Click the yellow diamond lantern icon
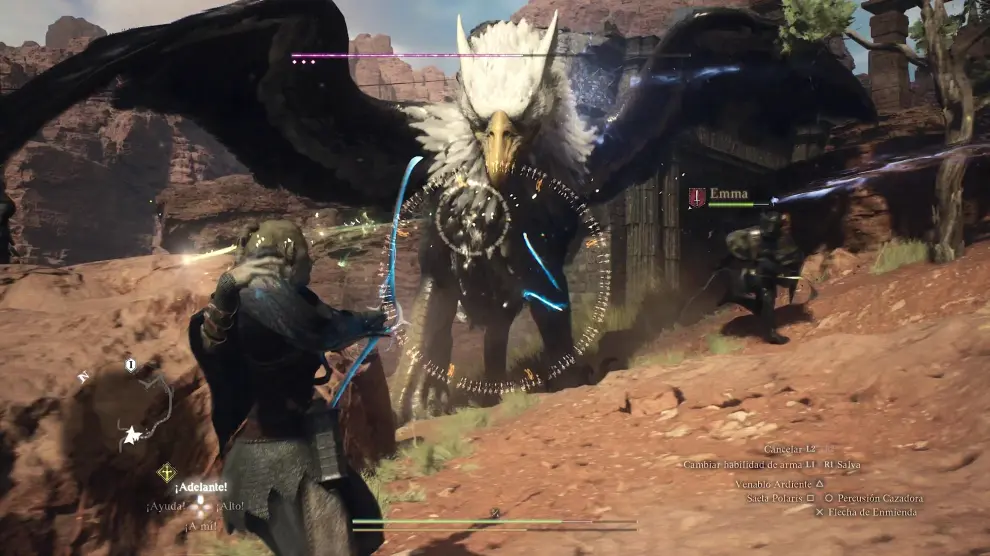The width and height of the screenshot is (990, 556). point(165,470)
